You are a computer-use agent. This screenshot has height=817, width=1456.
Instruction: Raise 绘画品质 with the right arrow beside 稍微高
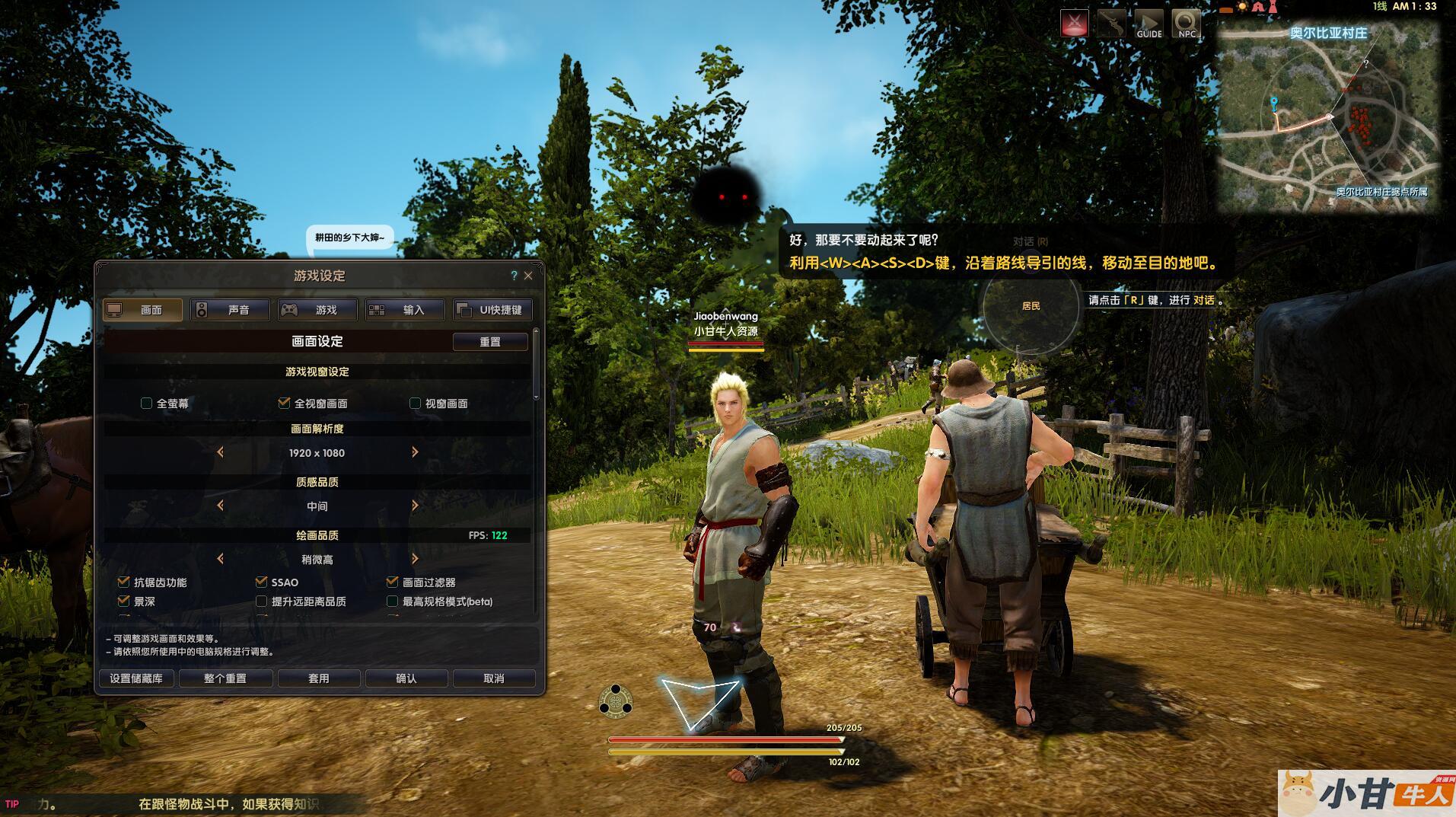[415, 559]
